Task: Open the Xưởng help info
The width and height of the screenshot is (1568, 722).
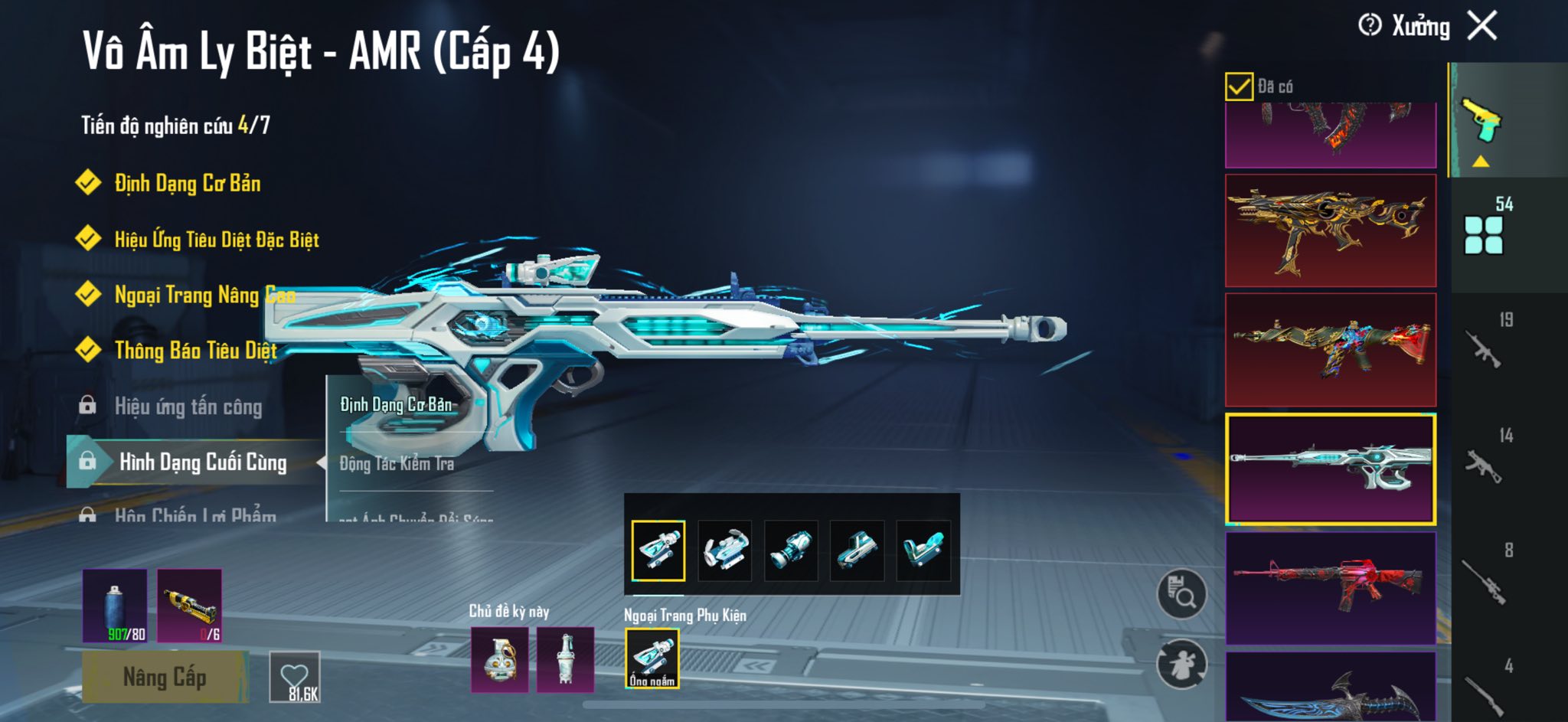Action: (1370, 26)
